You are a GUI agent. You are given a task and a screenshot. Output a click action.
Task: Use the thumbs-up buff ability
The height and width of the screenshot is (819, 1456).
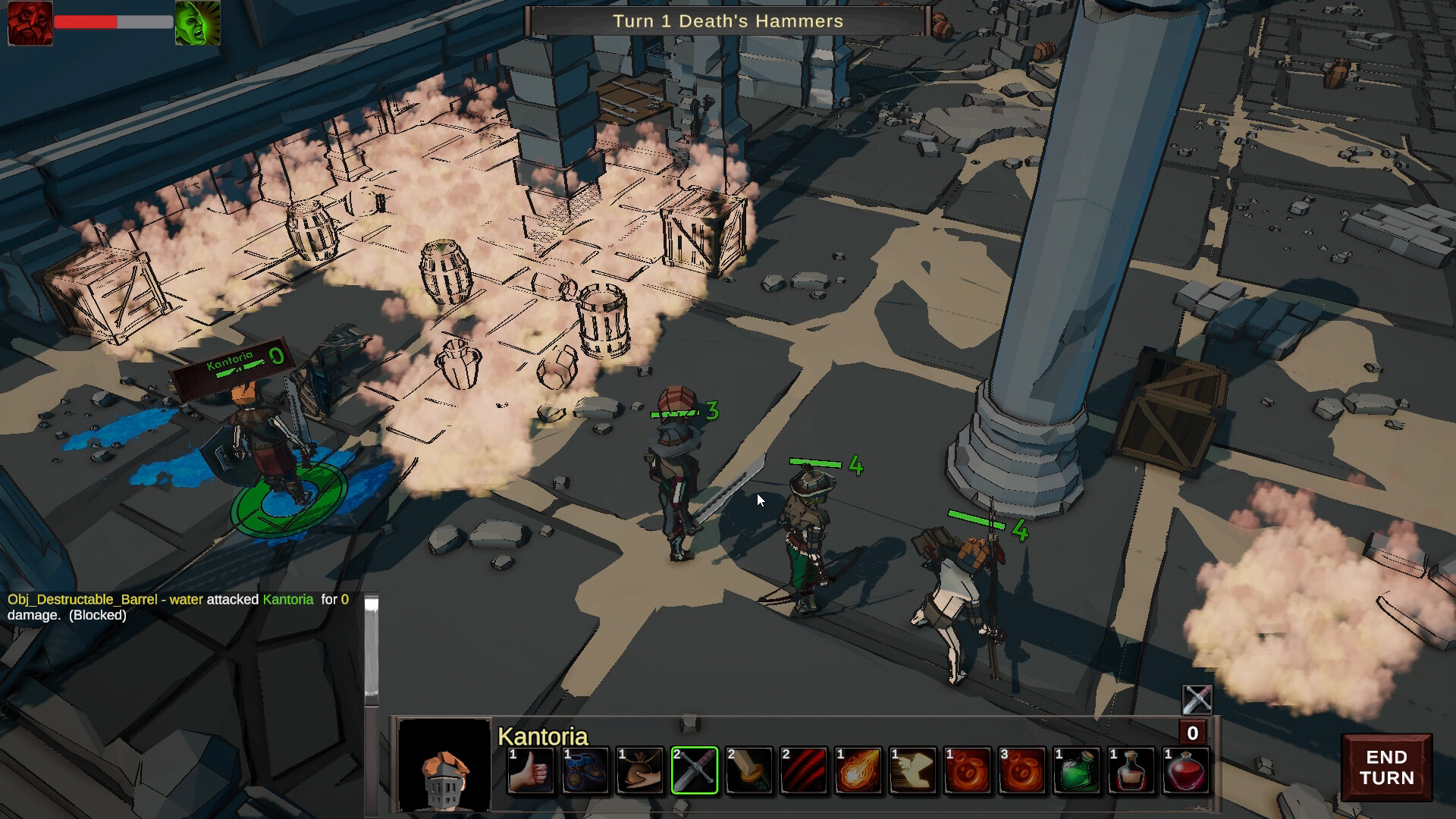(531, 770)
